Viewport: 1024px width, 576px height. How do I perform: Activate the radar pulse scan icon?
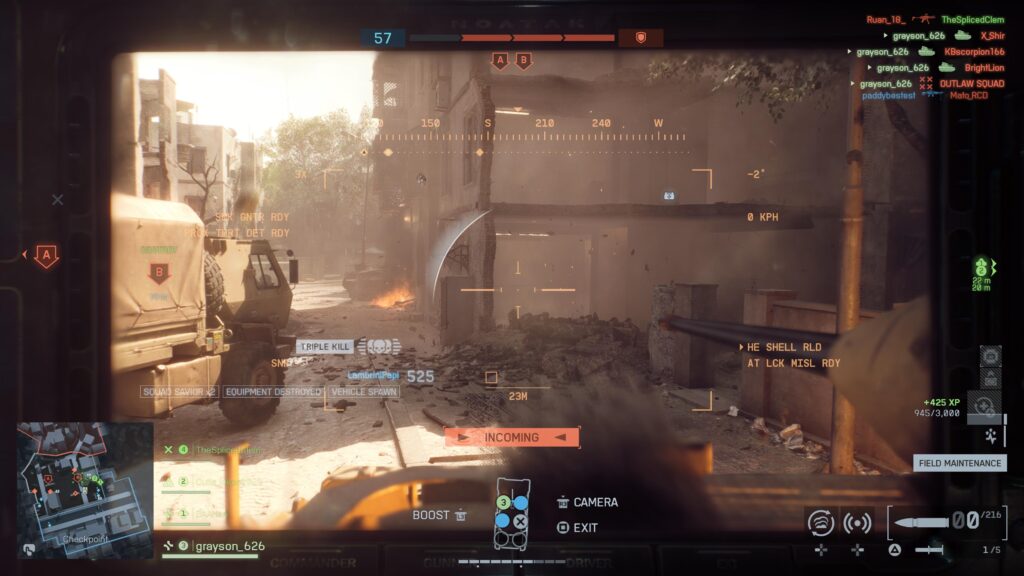(x=857, y=521)
